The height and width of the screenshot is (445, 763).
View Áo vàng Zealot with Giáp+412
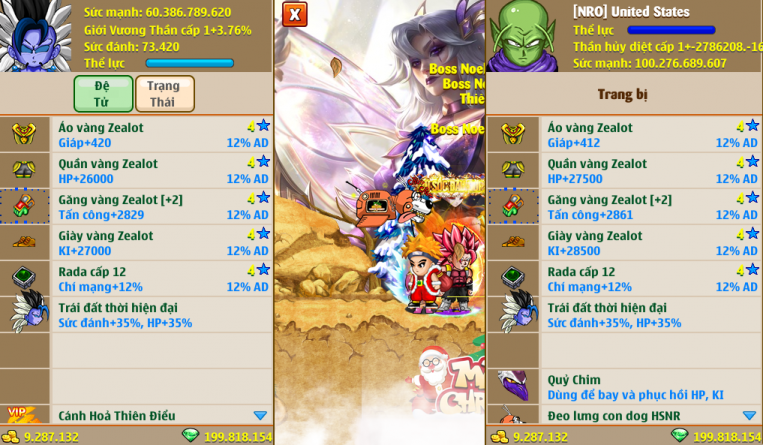[650, 135]
